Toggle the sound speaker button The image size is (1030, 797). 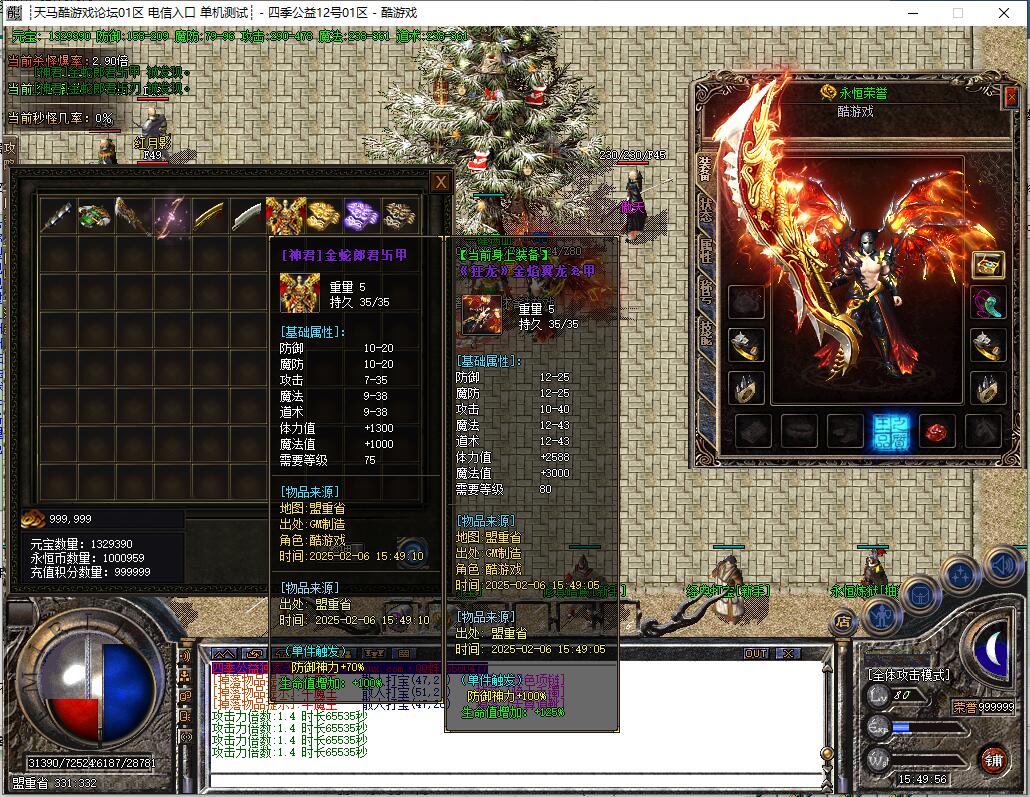tap(1002, 566)
